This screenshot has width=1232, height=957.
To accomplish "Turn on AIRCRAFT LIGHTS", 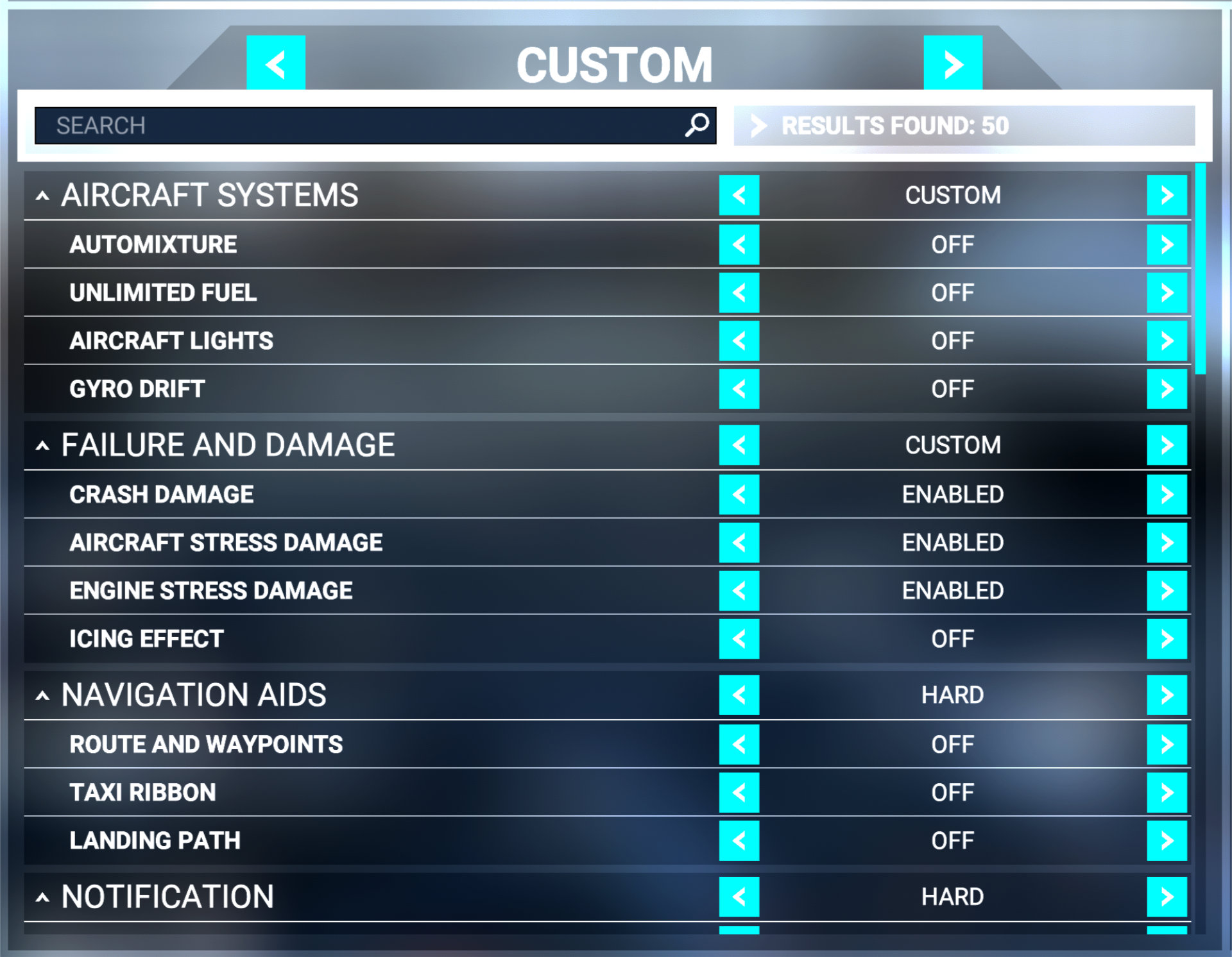I will (x=1167, y=341).
